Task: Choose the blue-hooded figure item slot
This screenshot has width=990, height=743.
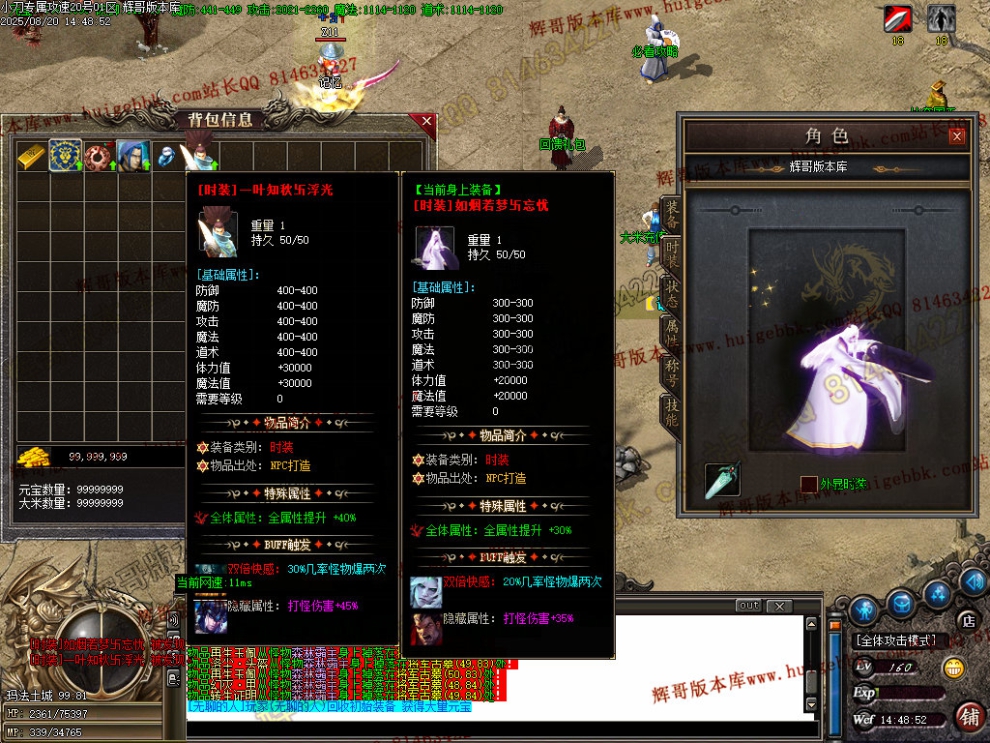Action: [x=134, y=156]
